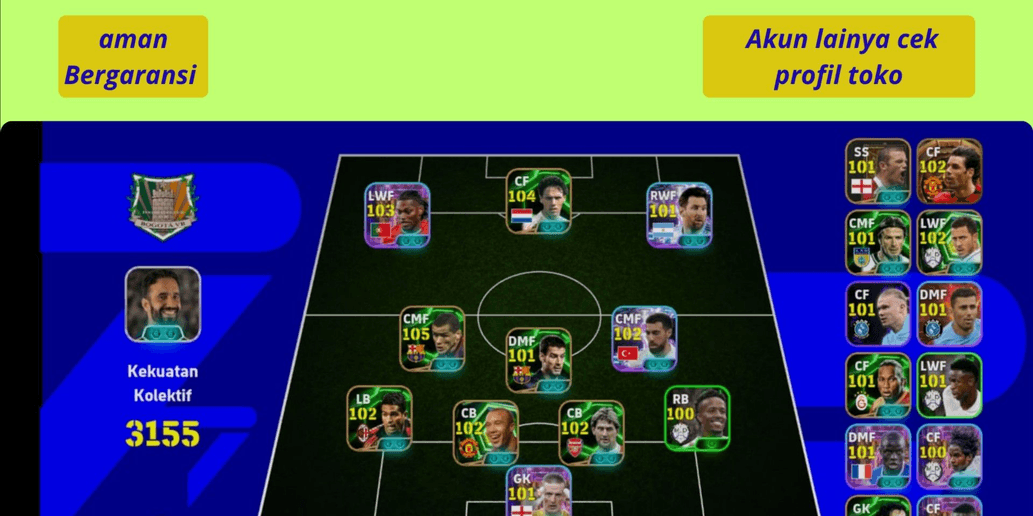The height and width of the screenshot is (516, 1033).
Task: Select the CF 104 Netherlands striker card
Action: [538, 201]
